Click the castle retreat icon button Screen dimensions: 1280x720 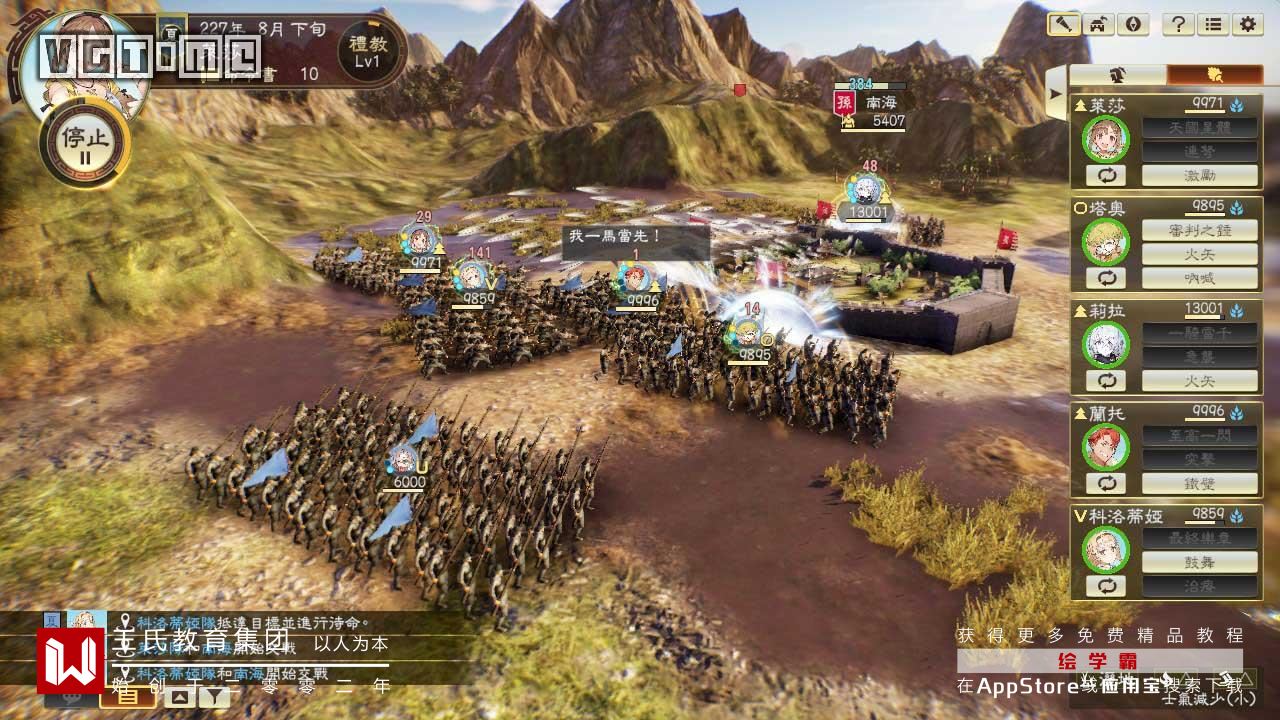1097,24
